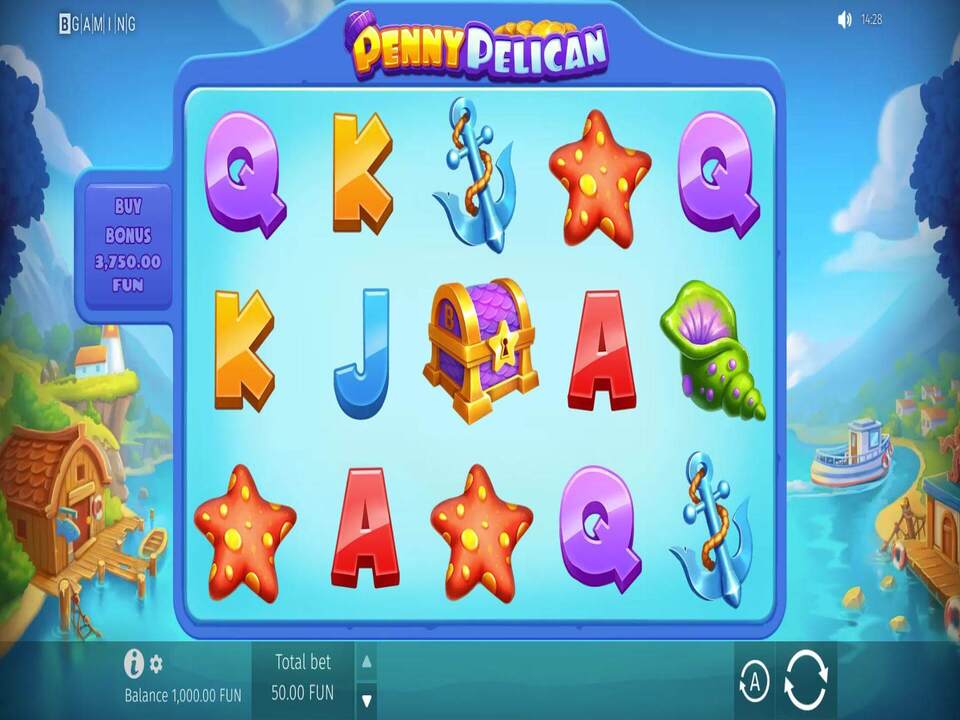
Task: Open settings via the gear icon
Action: pyautogui.click(x=156, y=664)
